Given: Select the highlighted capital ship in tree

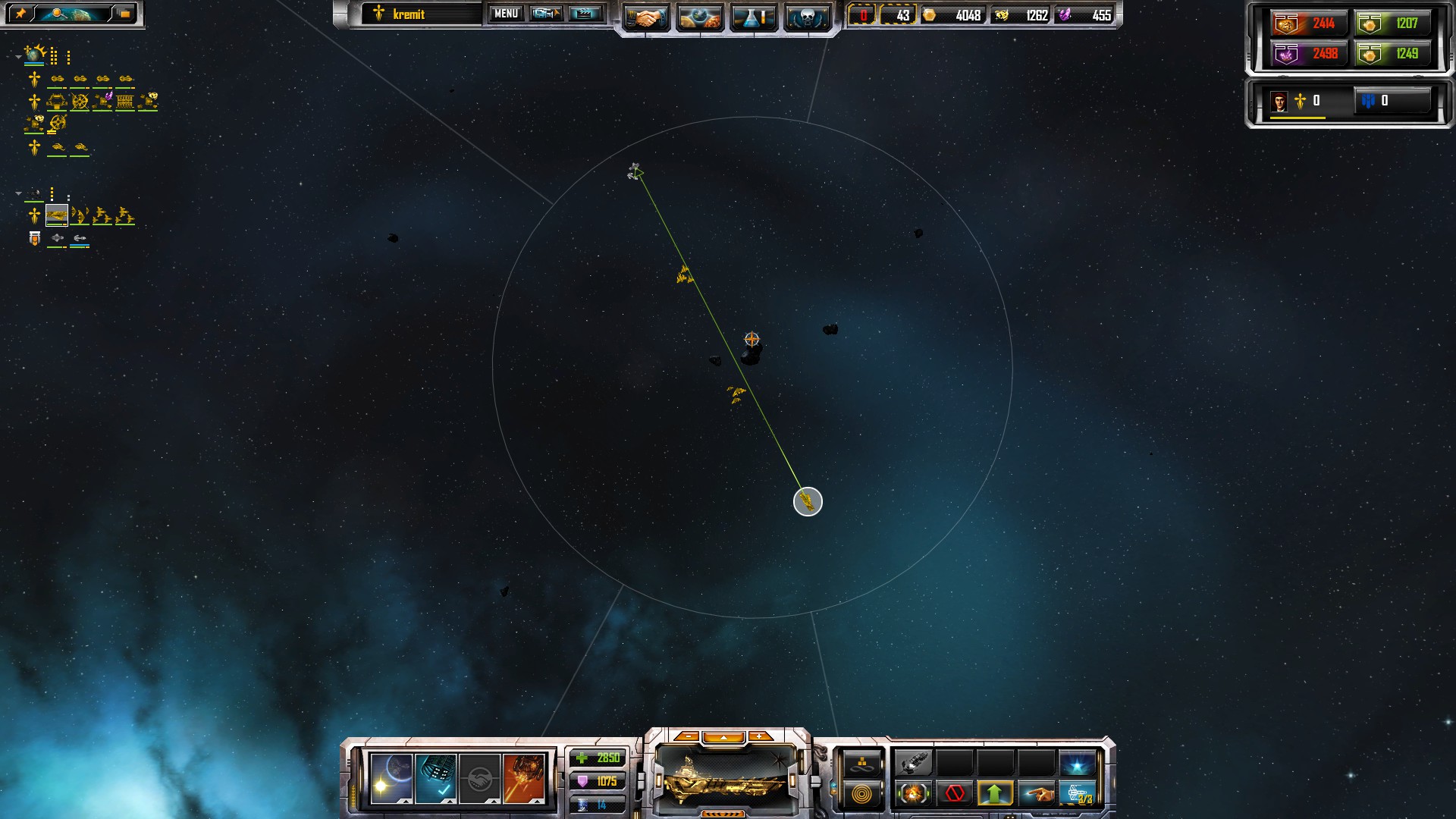Looking at the screenshot, I should click(x=57, y=216).
